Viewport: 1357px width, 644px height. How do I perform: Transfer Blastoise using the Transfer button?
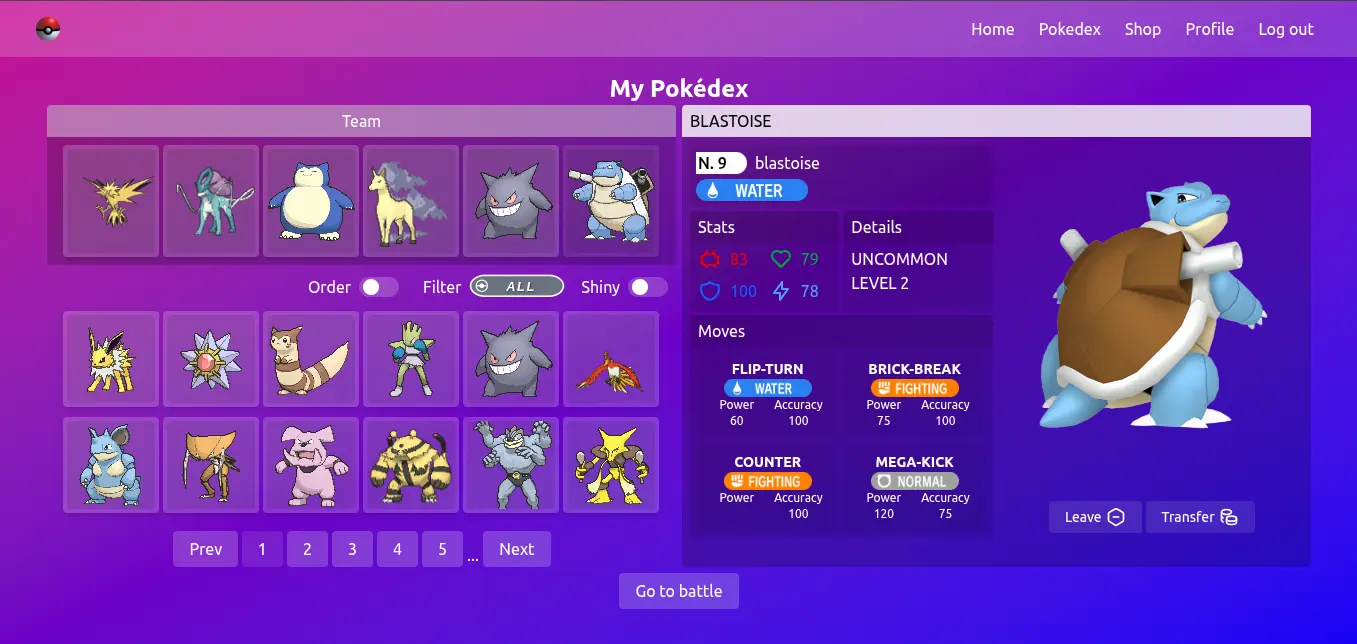pyautogui.click(x=1199, y=517)
